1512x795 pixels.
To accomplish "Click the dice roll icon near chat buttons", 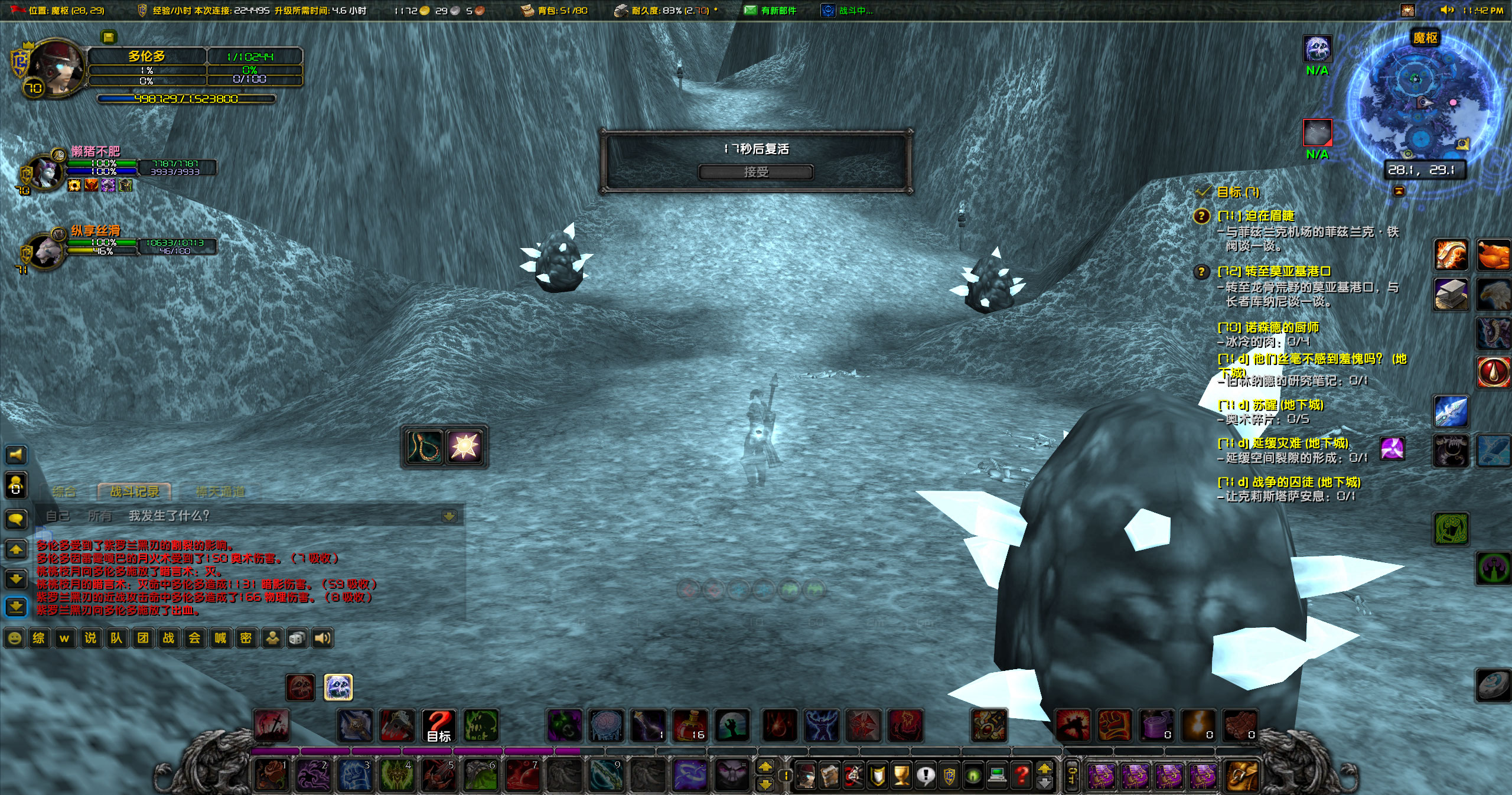I will coord(296,638).
